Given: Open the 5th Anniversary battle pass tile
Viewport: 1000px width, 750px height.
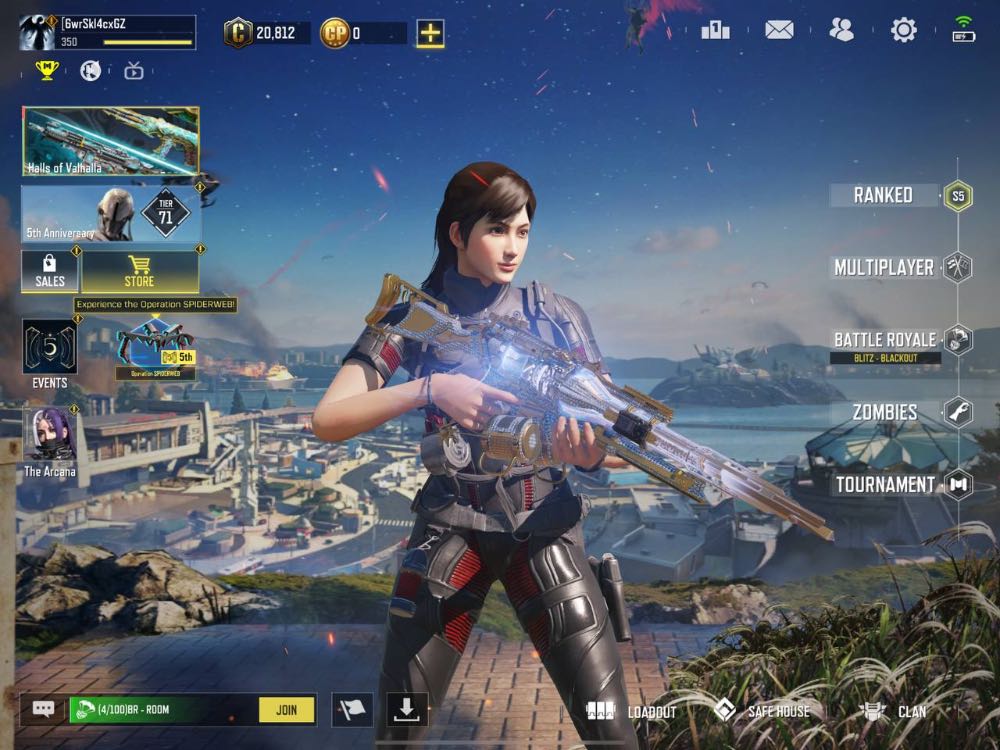Looking at the screenshot, I should click(x=111, y=213).
